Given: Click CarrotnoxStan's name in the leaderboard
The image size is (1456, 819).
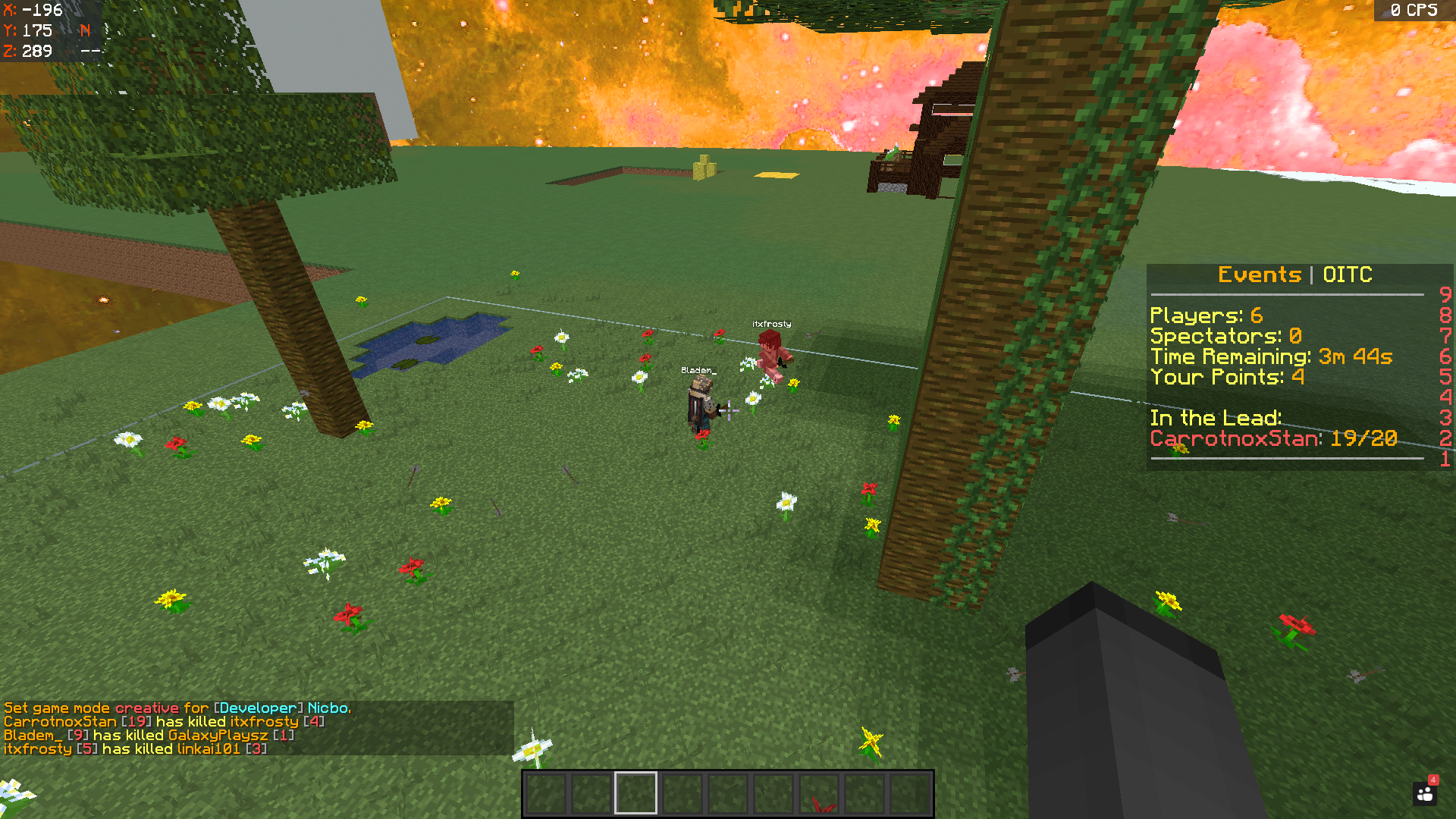Looking at the screenshot, I should point(1234,438).
